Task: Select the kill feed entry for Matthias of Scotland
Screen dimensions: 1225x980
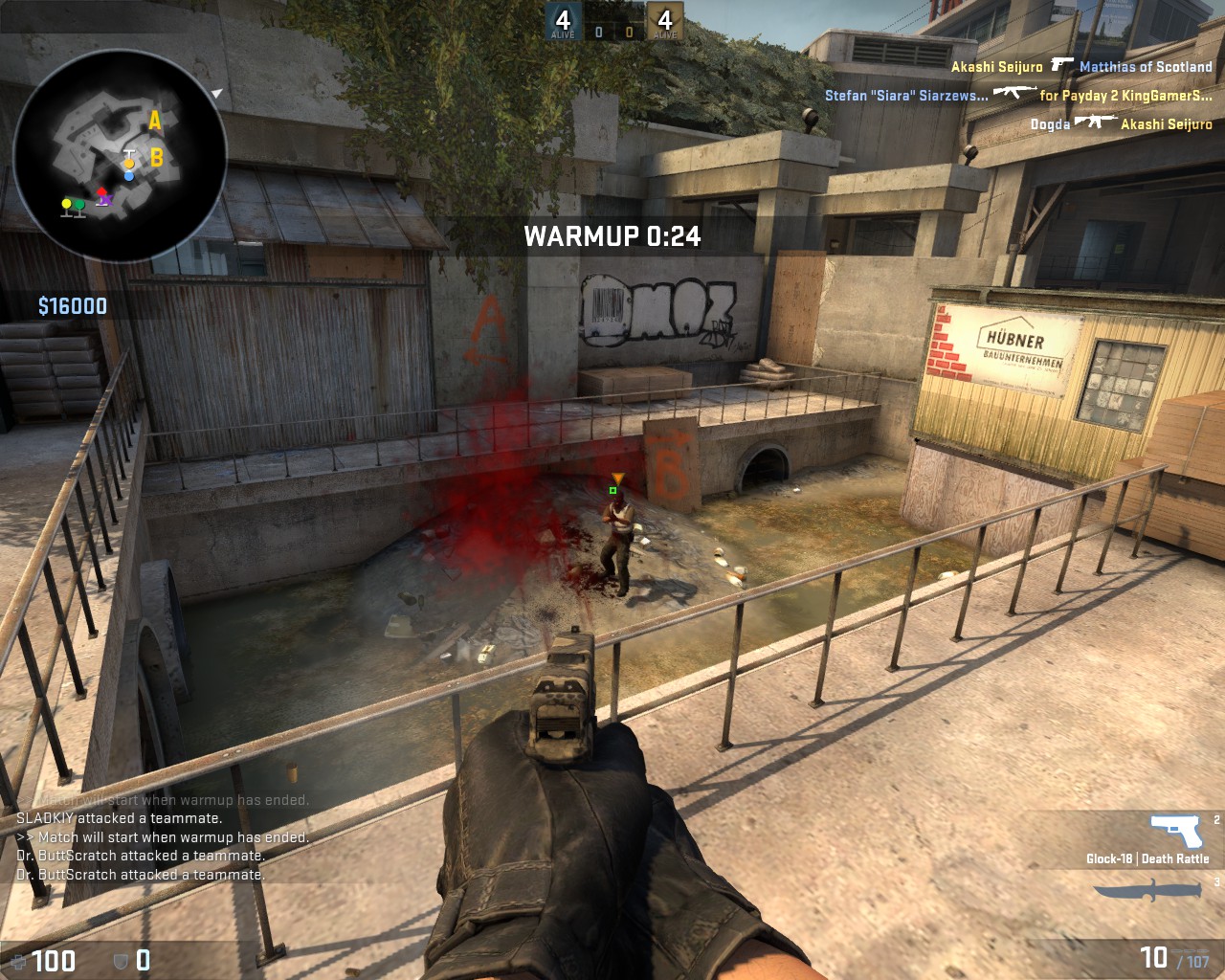Action: (1081, 66)
